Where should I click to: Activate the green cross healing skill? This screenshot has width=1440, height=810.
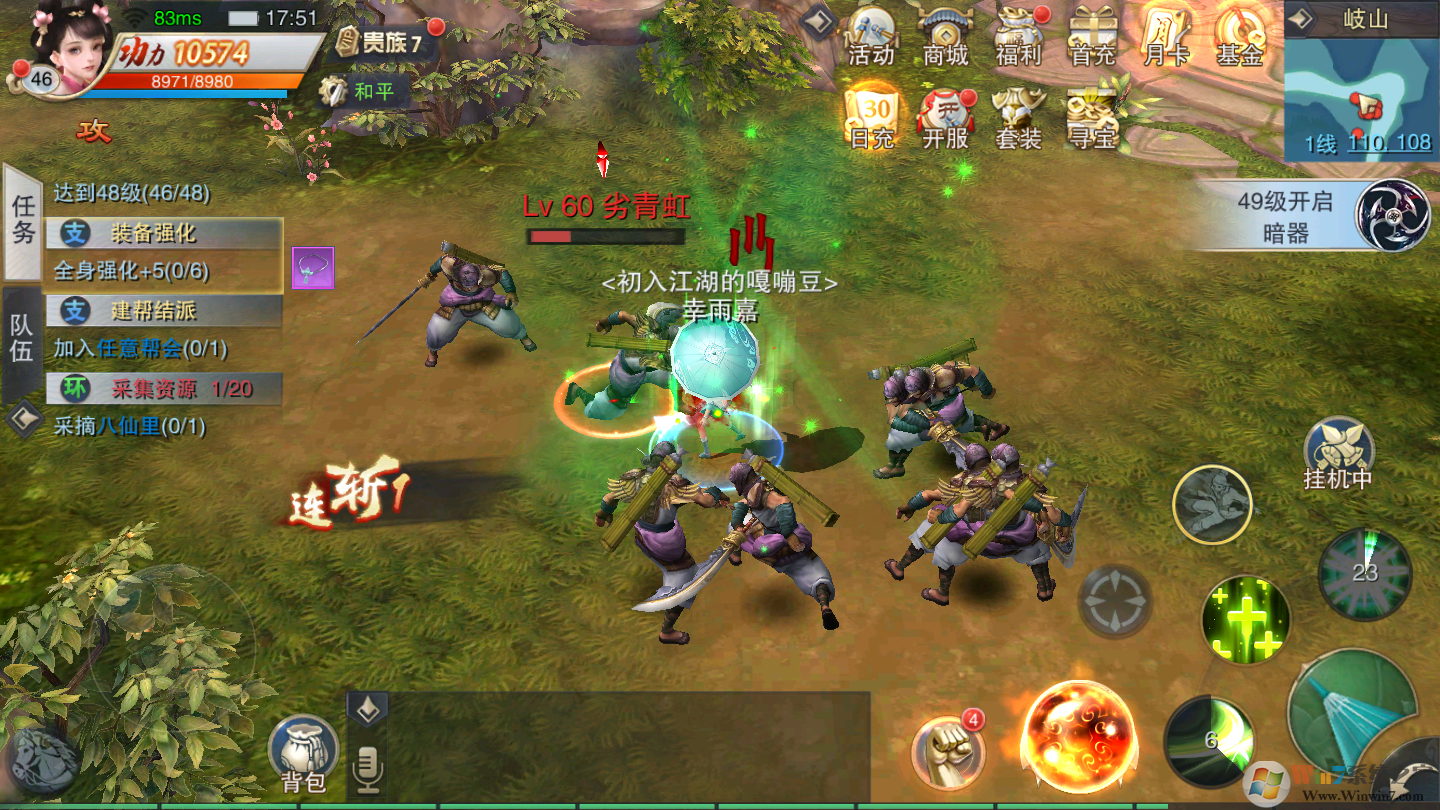pyautogui.click(x=1245, y=620)
